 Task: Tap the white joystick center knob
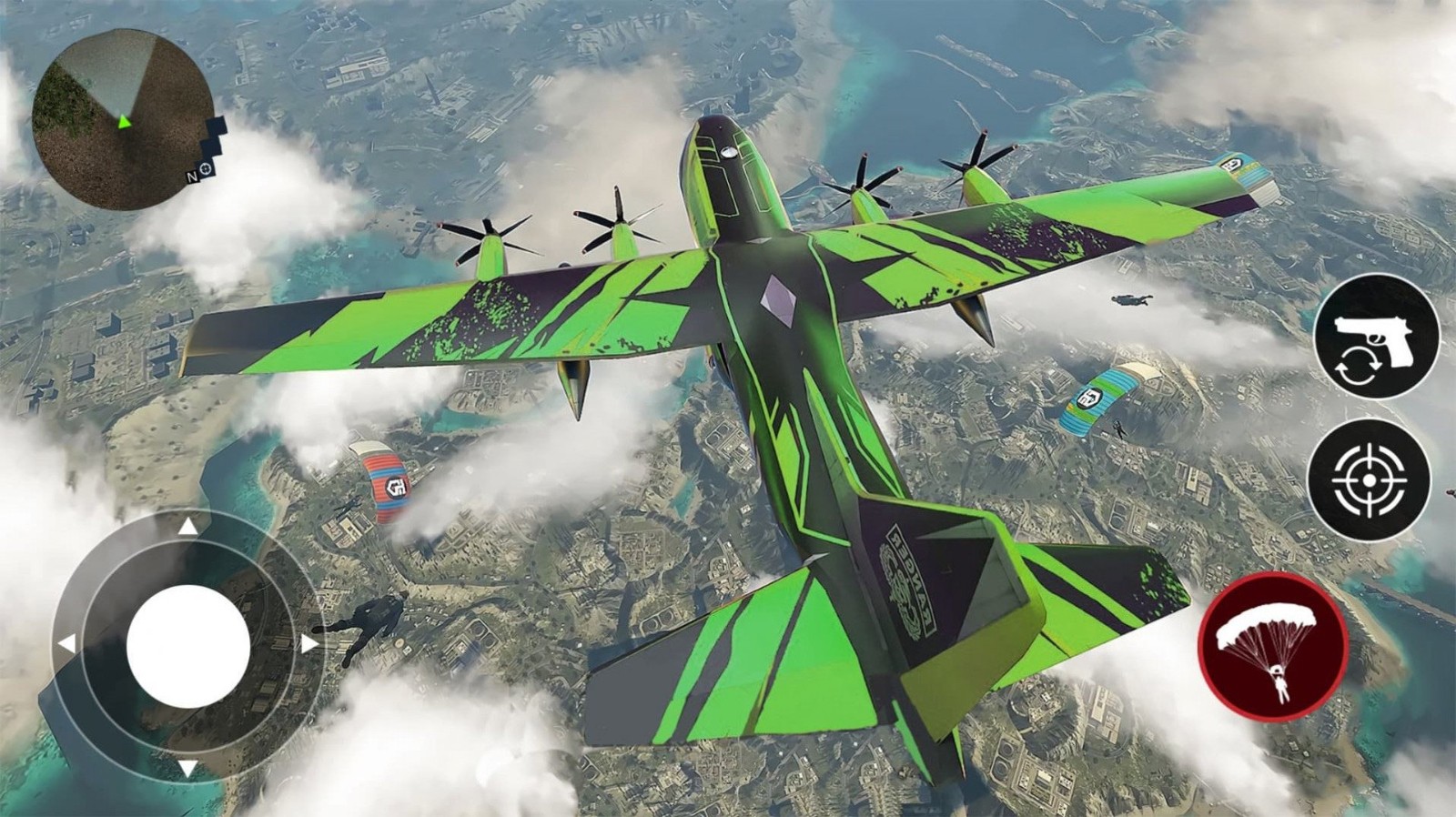point(188,646)
